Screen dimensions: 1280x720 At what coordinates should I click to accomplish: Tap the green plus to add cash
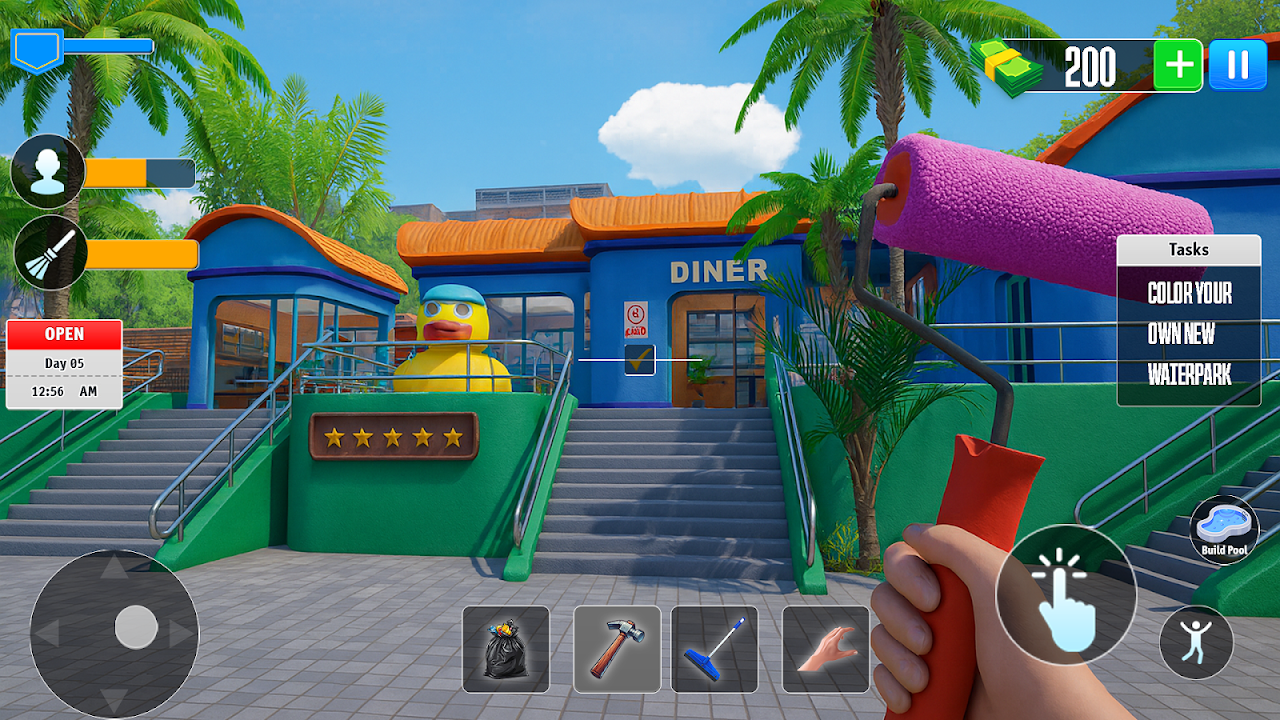[x=1178, y=66]
